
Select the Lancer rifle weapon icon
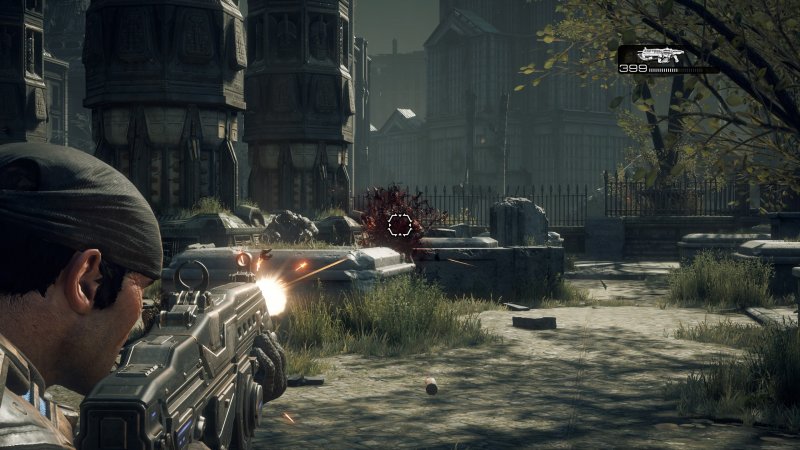[661, 54]
